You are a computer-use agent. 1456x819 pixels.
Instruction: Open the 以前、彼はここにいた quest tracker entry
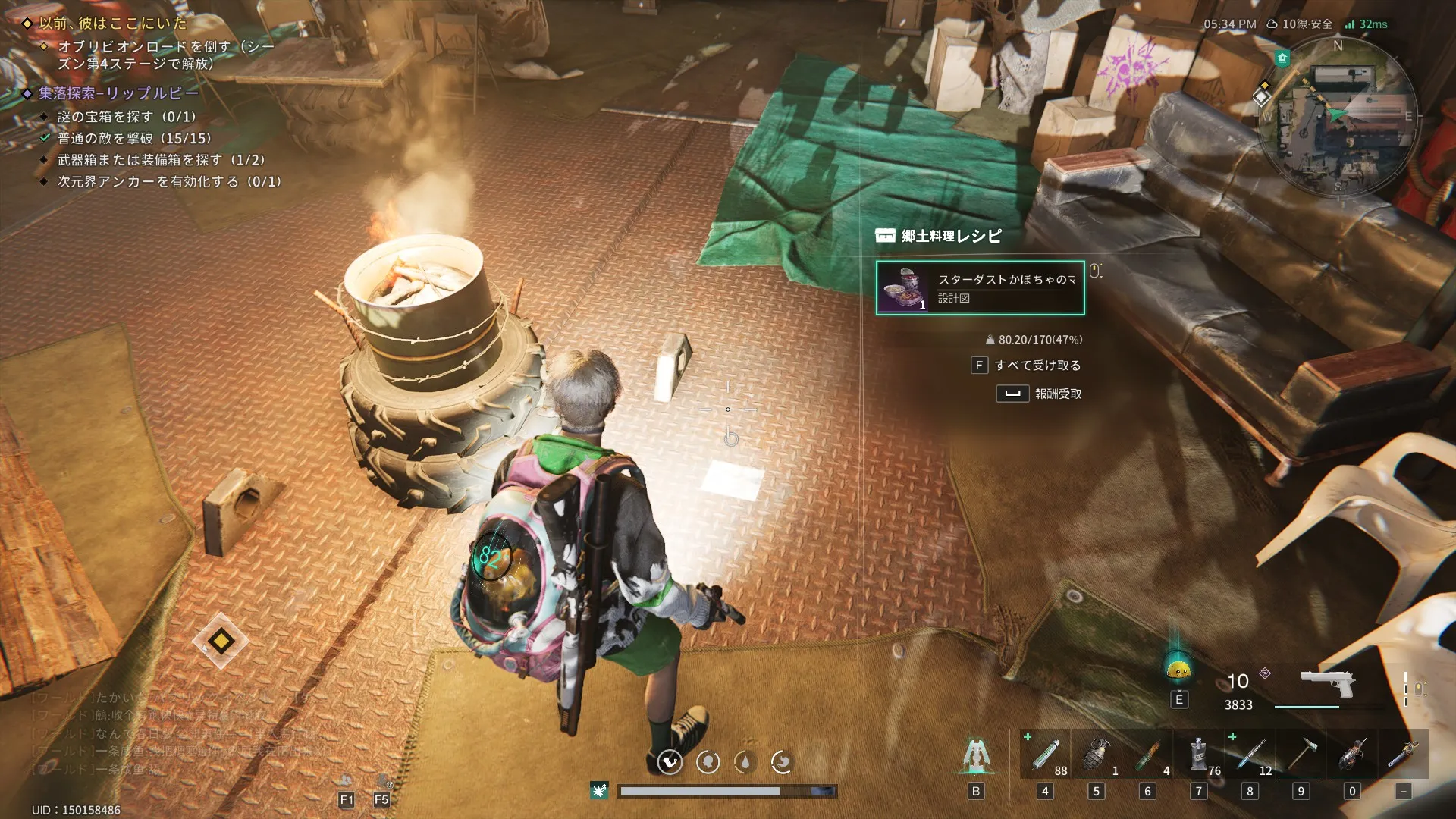[112, 24]
